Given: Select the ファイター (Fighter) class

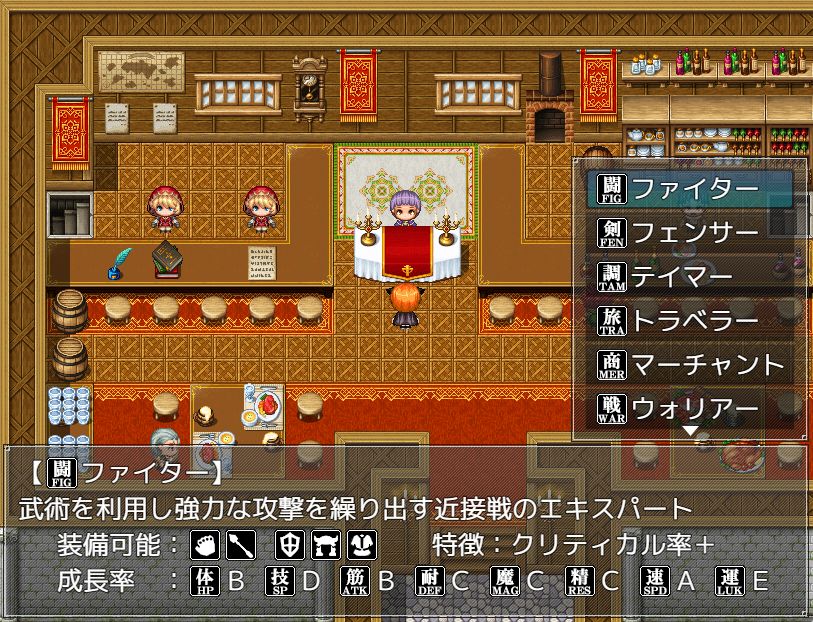Looking at the screenshot, I should click(x=692, y=188).
